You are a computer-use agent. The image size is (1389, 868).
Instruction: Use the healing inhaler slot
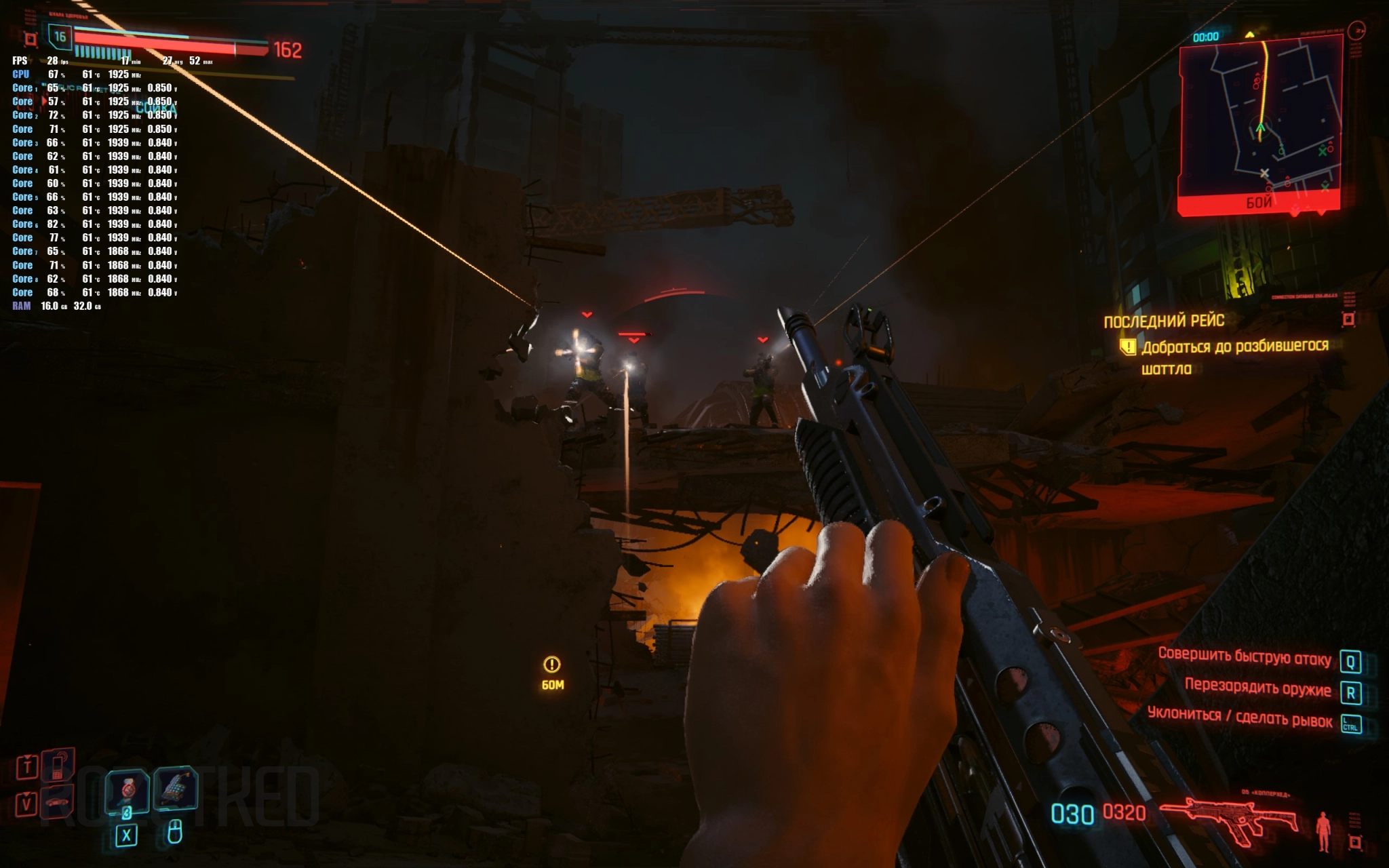coord(127,790)
